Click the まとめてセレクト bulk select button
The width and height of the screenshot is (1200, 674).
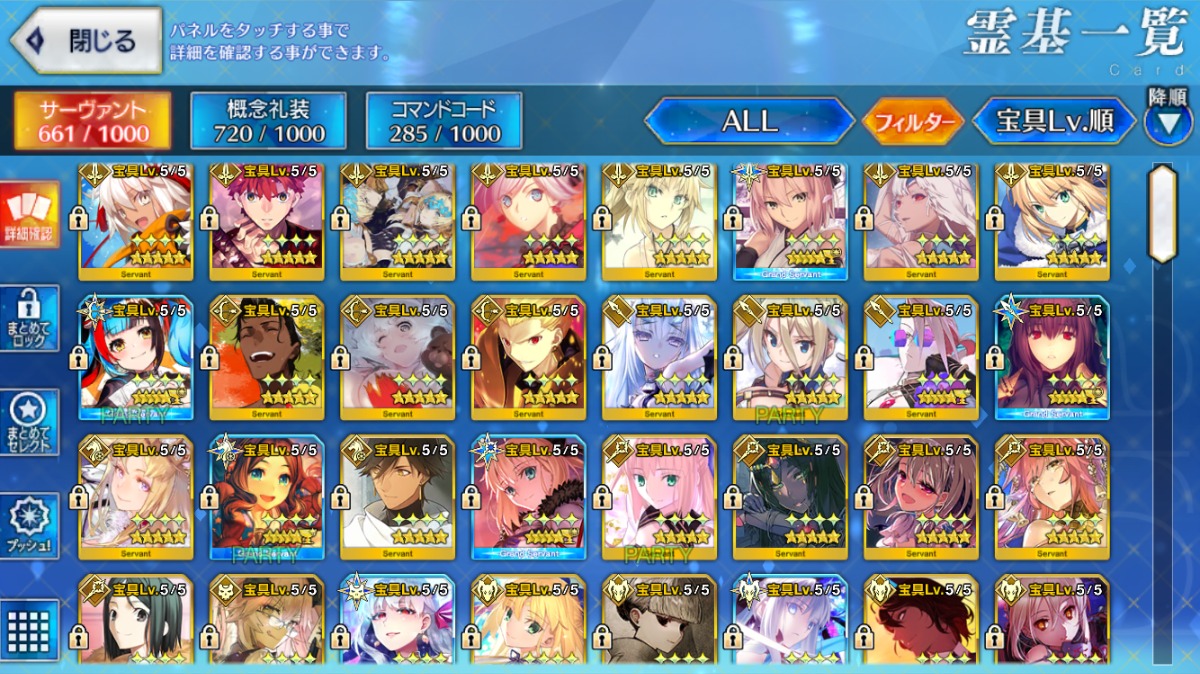28,422
